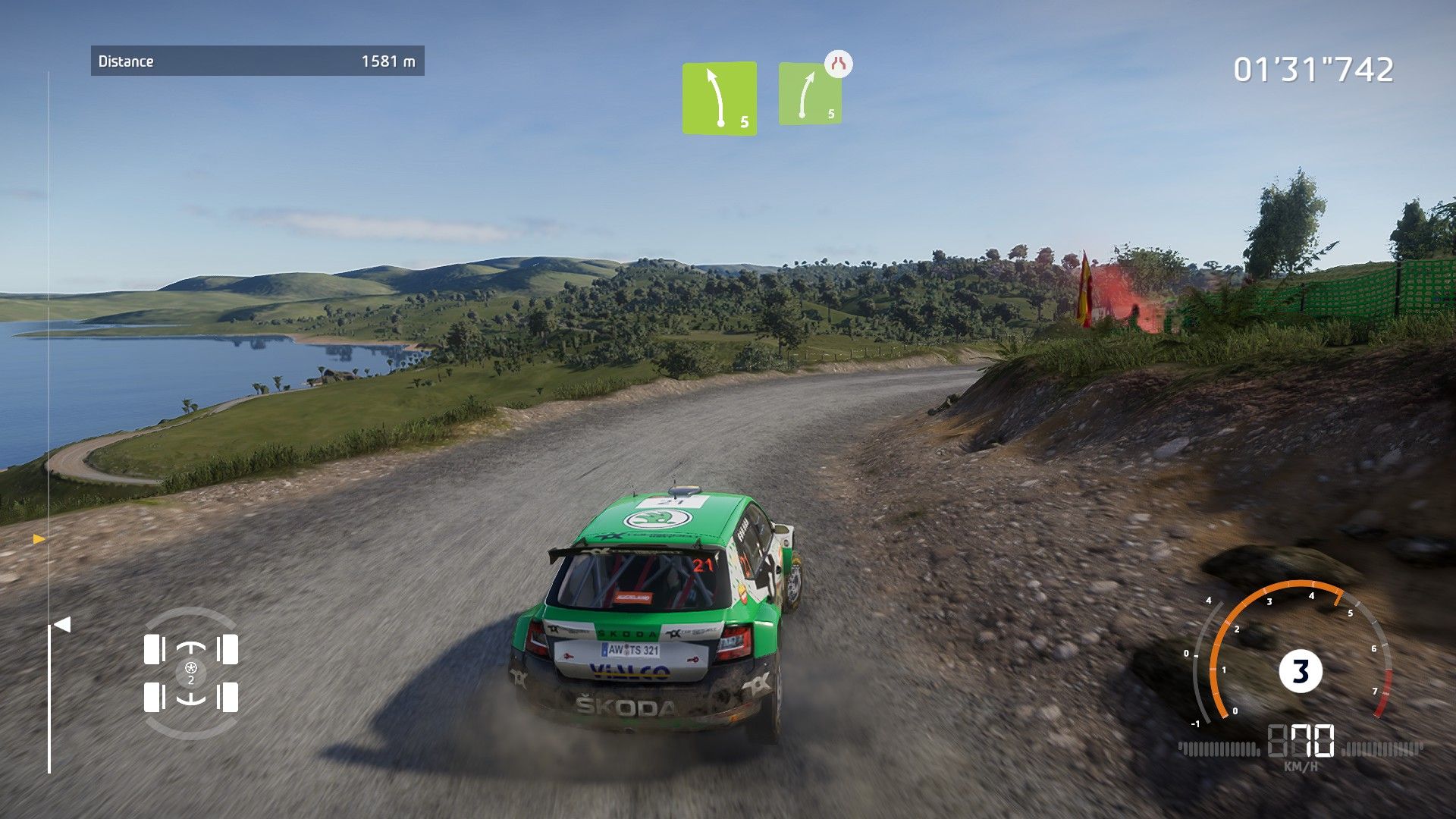Select the right 5 pace note icon
The height and width of the screenshot is (819, 1456).
(809, 96)
